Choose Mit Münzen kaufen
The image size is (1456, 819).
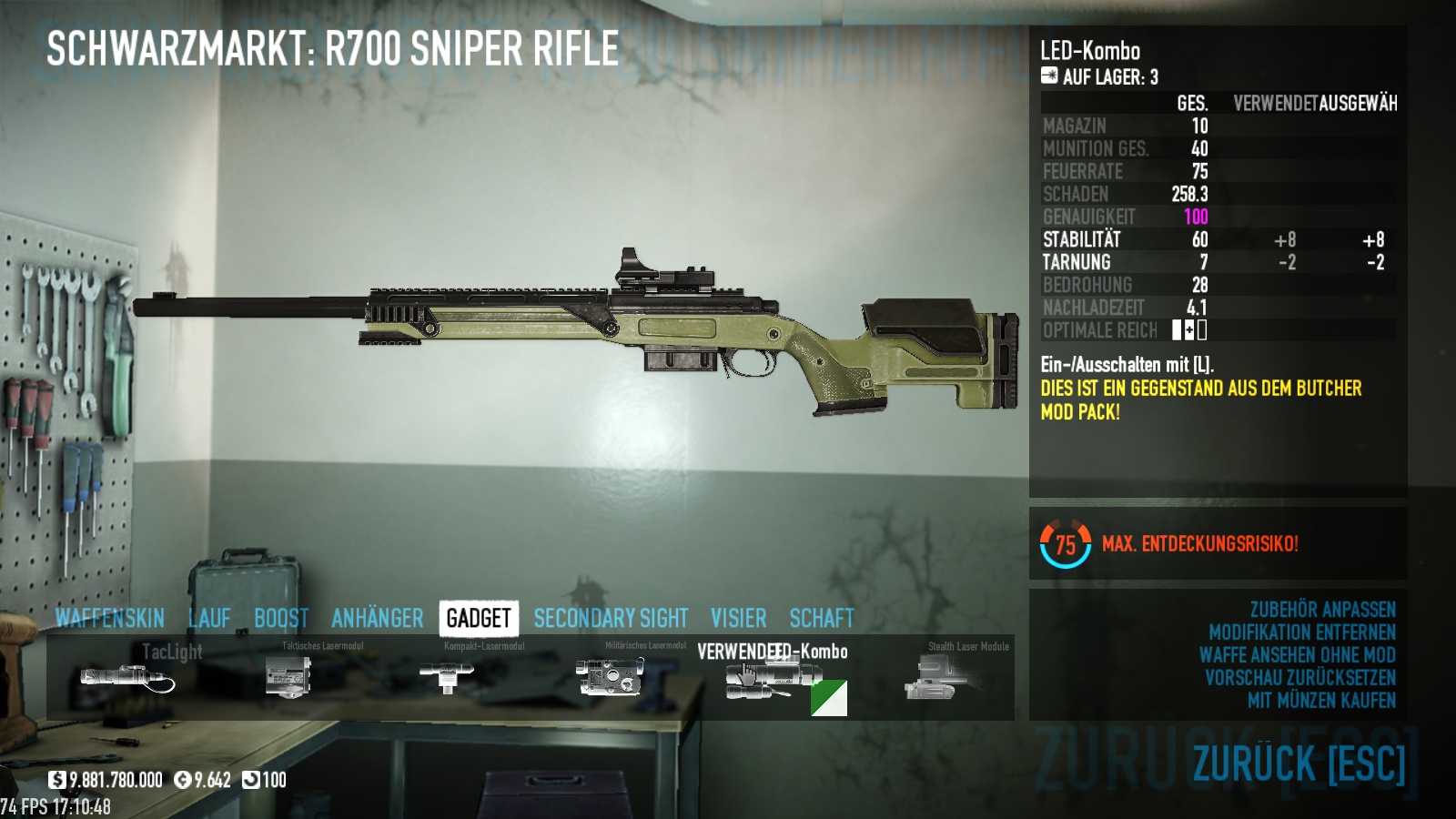(x=1321, y=701)
